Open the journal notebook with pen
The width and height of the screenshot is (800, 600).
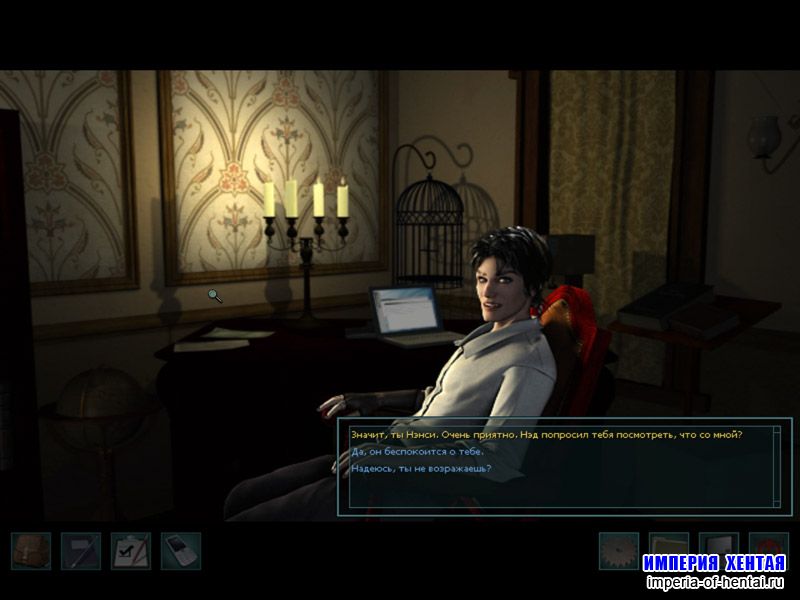coord(80,551)
